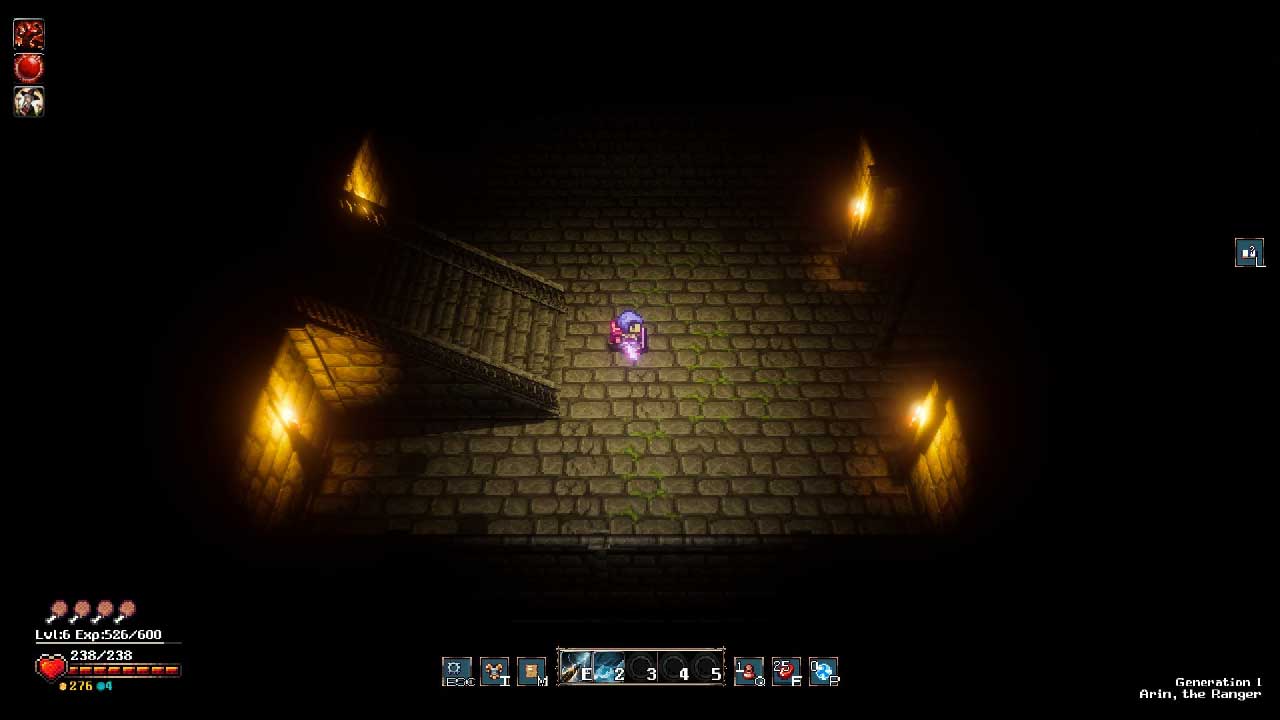Open the gear settings menu button
The width and height of the screenshot is (1280, 720).
click(457, 670)
